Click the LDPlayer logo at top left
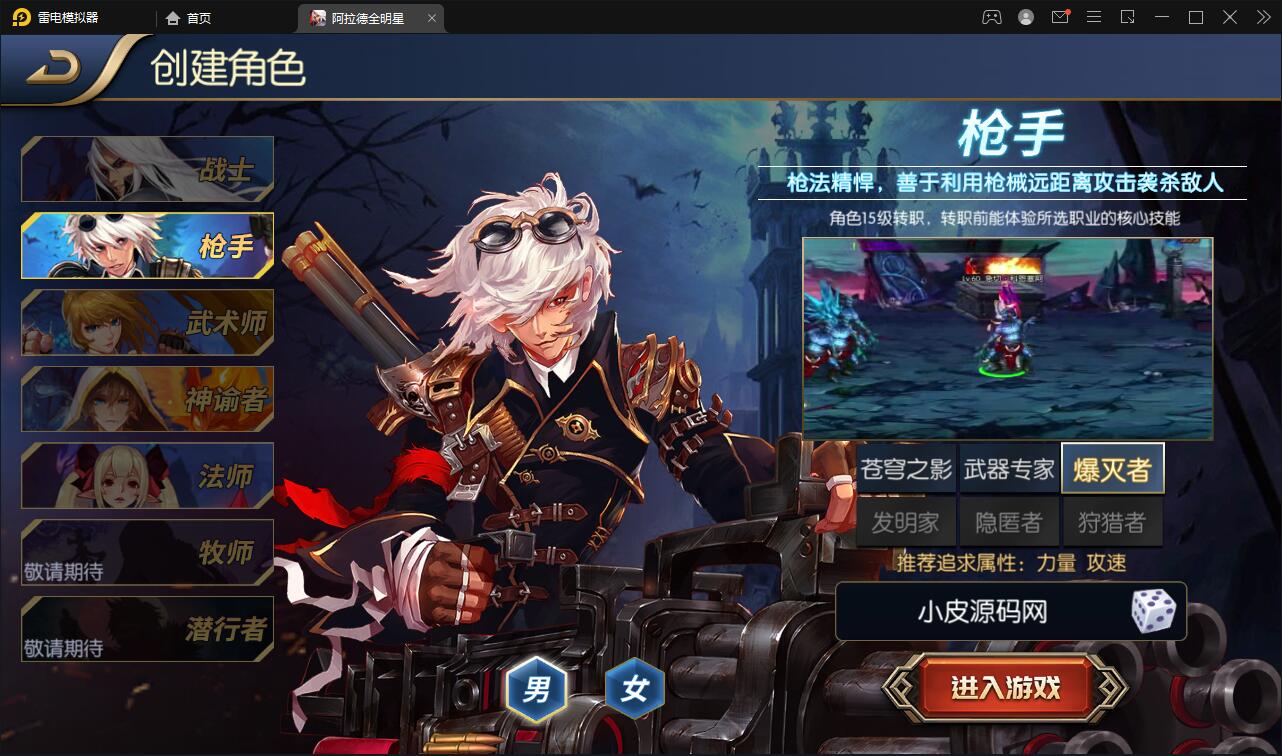 click(x=18, y=17)
